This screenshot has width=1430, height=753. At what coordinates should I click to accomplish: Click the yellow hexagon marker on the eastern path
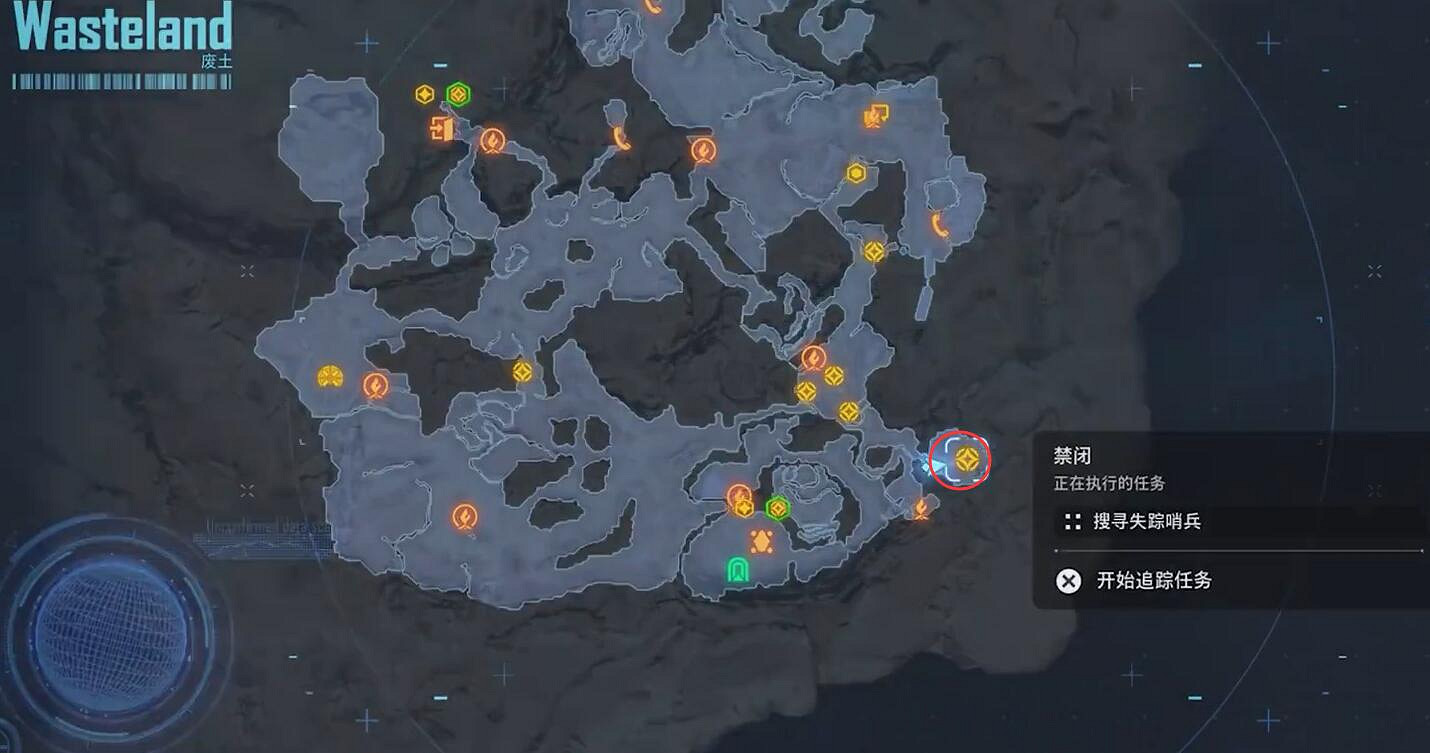coord(857,172)
